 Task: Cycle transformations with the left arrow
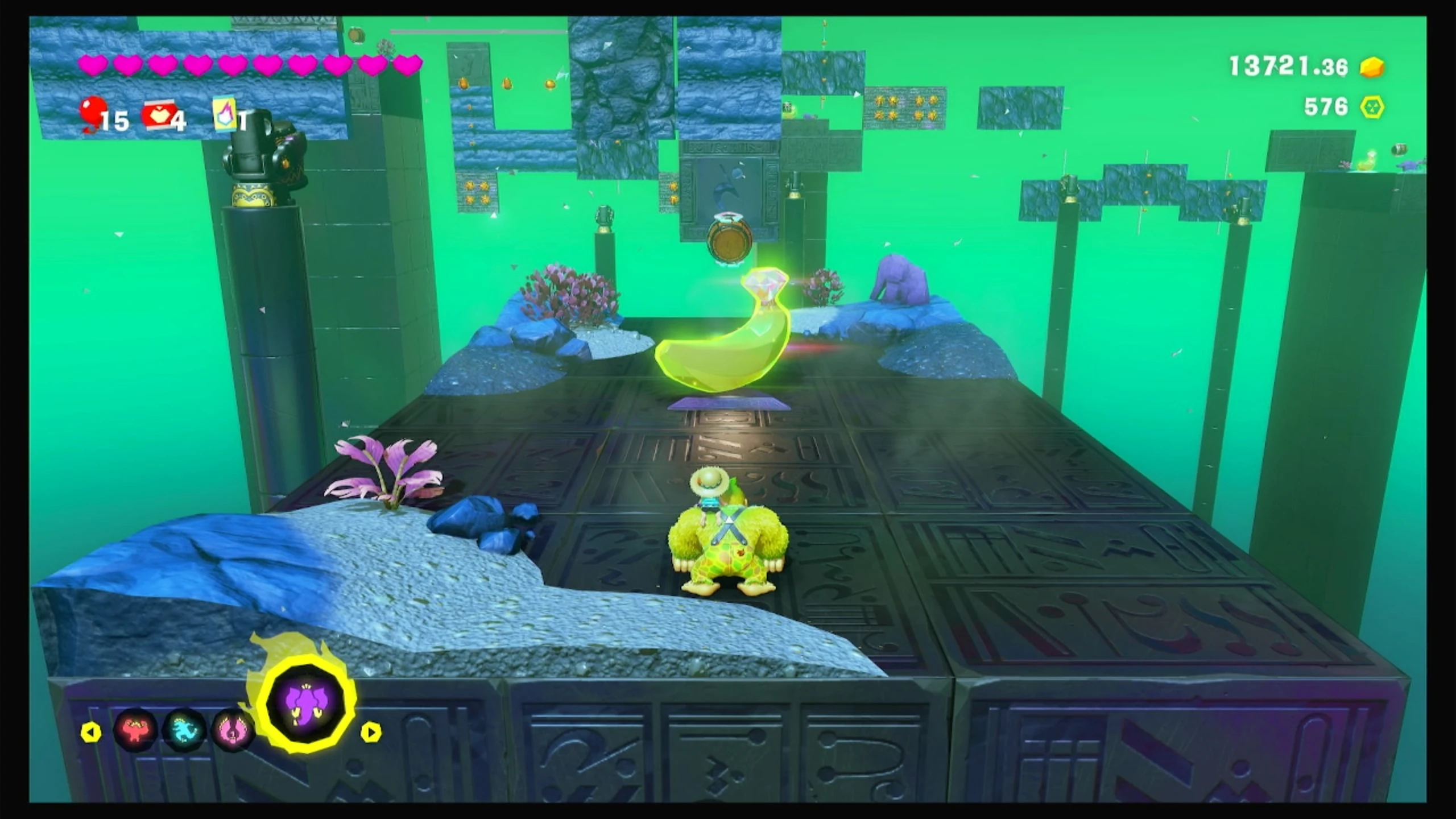coord(91,732)
